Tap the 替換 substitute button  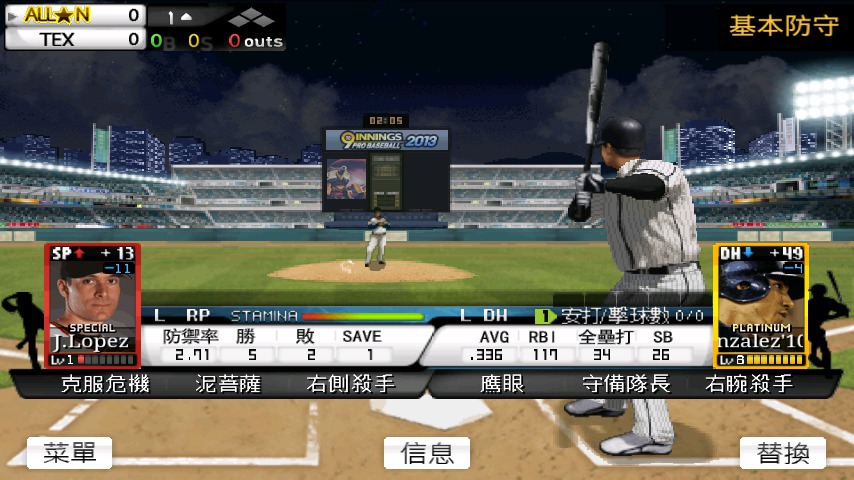point(783,453)
